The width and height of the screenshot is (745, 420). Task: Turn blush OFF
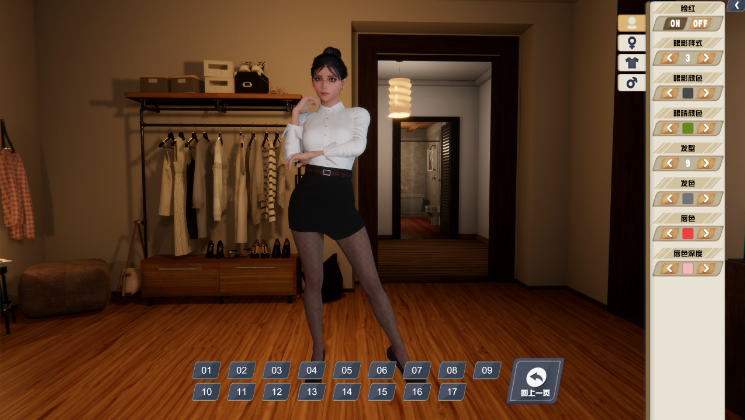(x=699, y=23)
